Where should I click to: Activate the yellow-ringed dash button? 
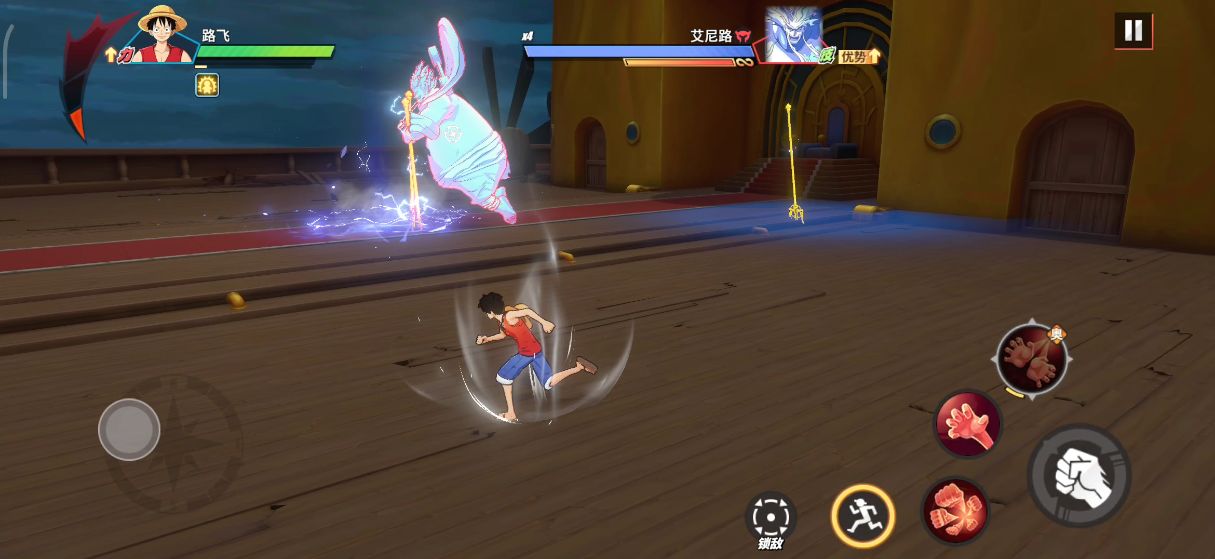[x=862, y=515]
